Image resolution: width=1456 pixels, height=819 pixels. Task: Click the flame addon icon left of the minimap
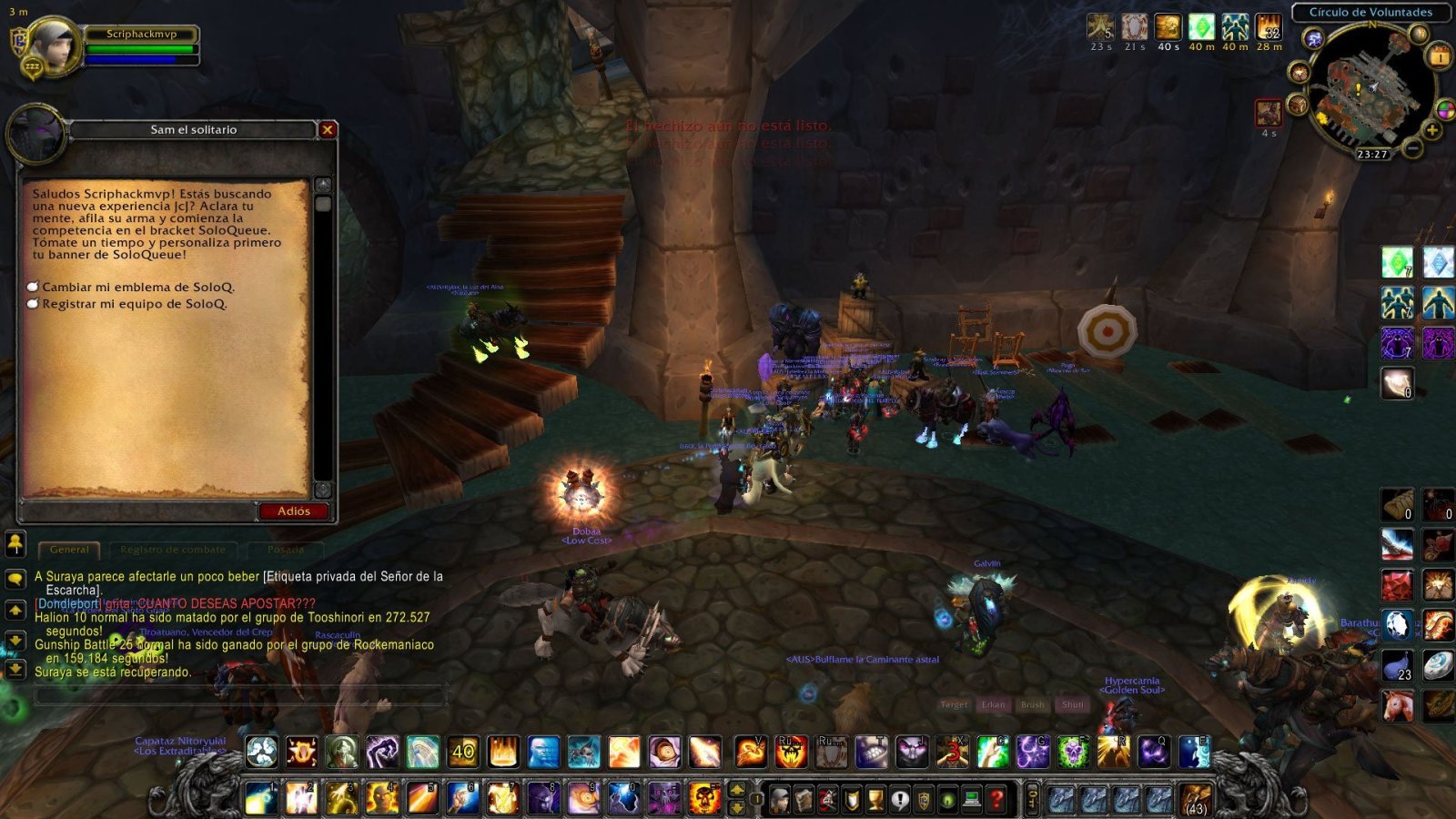[x=1299, y=72]
